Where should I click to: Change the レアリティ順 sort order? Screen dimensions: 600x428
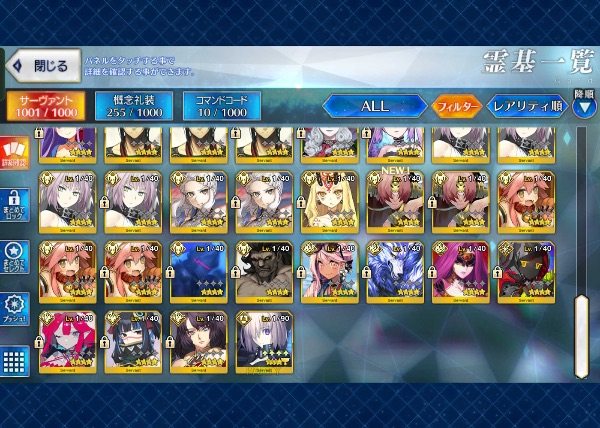coord(527,106)
